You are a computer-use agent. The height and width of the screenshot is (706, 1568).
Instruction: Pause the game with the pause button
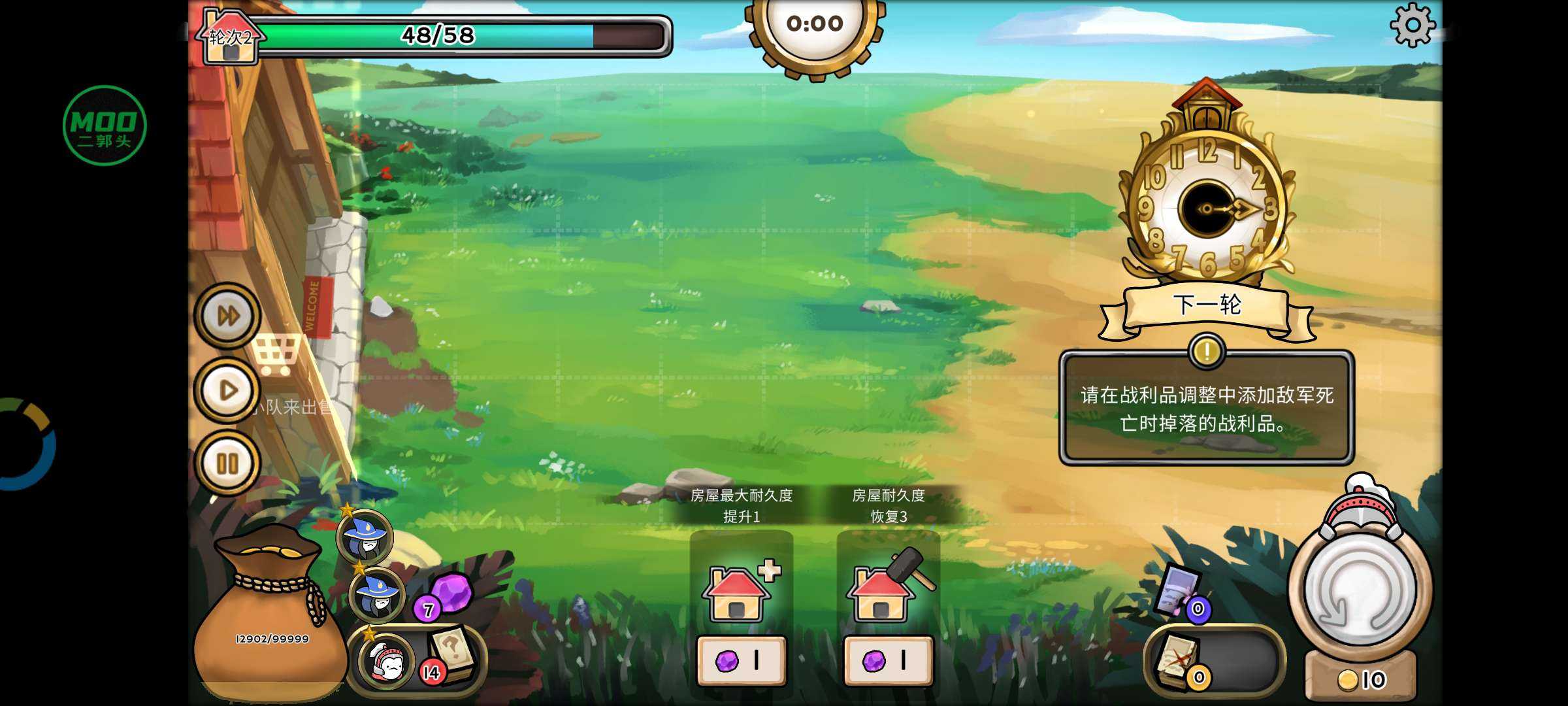(x=228, y=464)
